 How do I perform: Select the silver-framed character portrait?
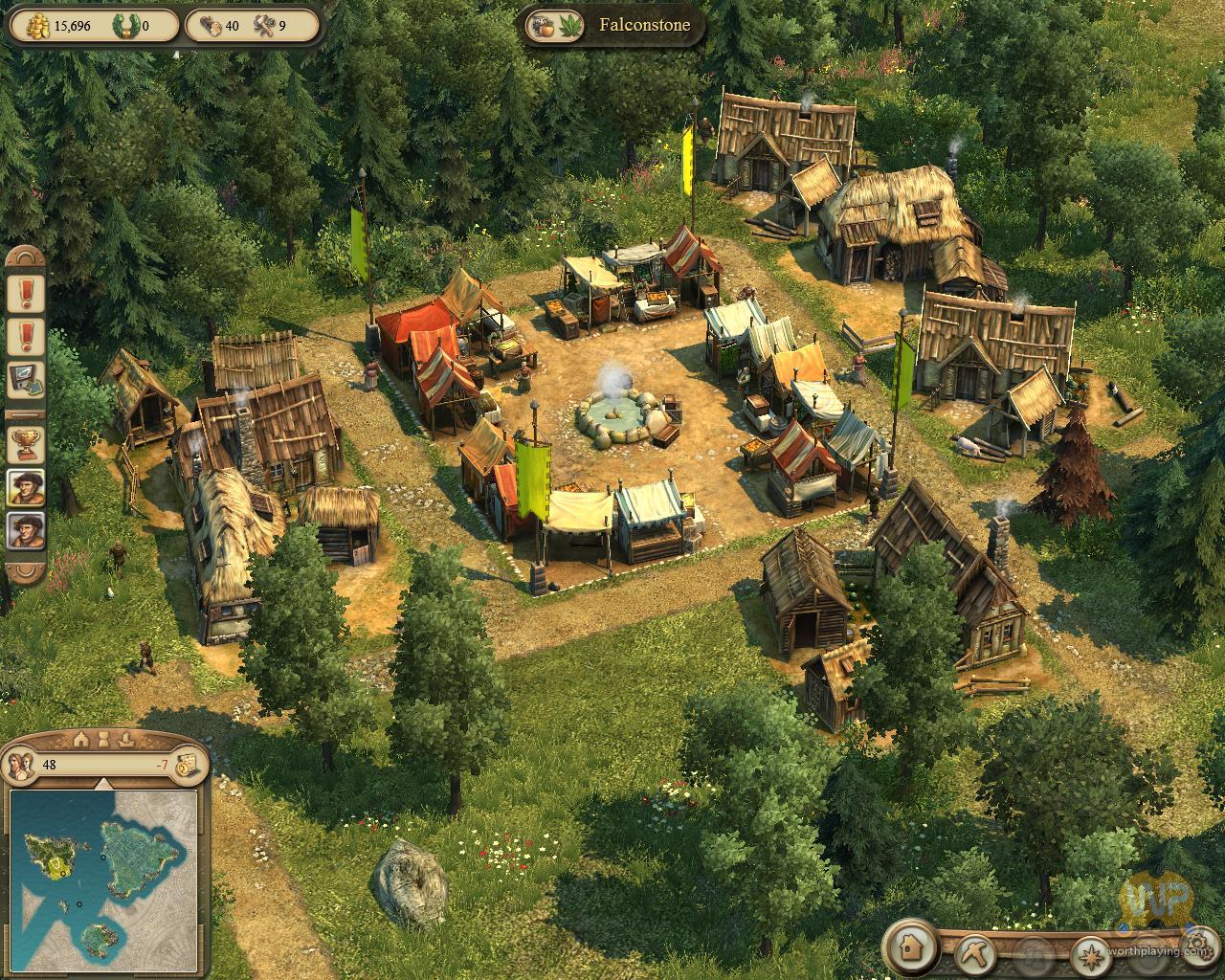pyautogui.click(x=26, y=531)
